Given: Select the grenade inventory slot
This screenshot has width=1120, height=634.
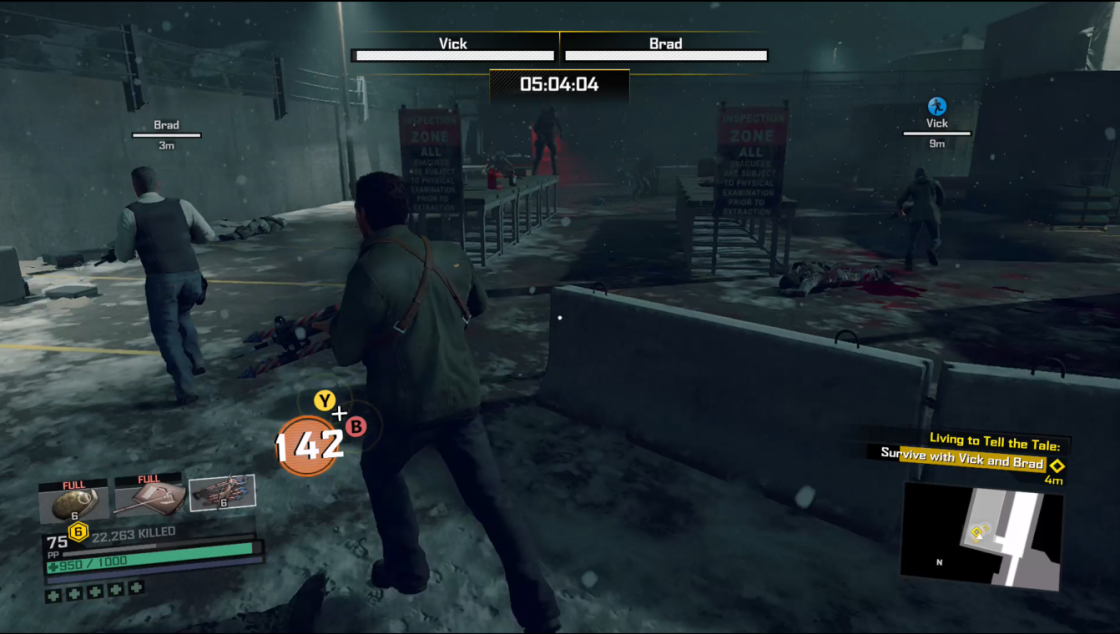Looking at the screenshot, I should (x=73, y=502).
